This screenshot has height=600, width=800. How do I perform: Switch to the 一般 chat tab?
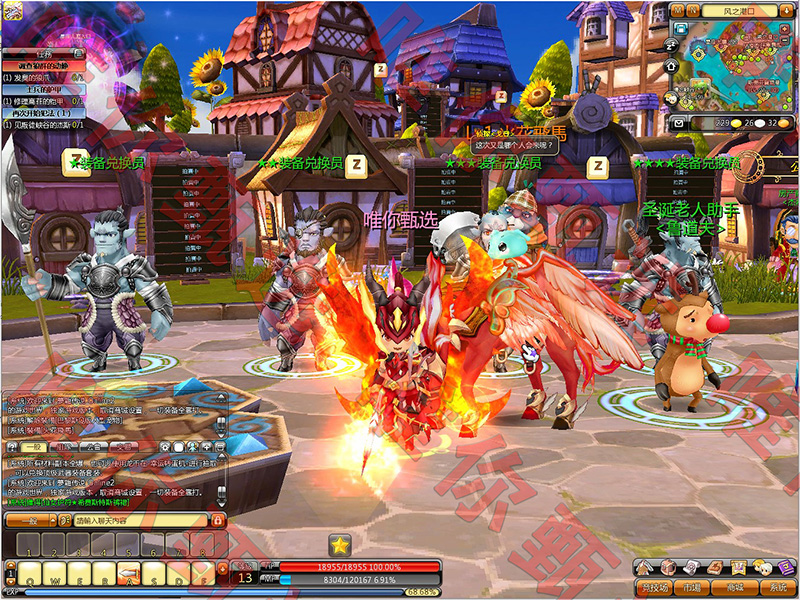click(x=32, y=447)
